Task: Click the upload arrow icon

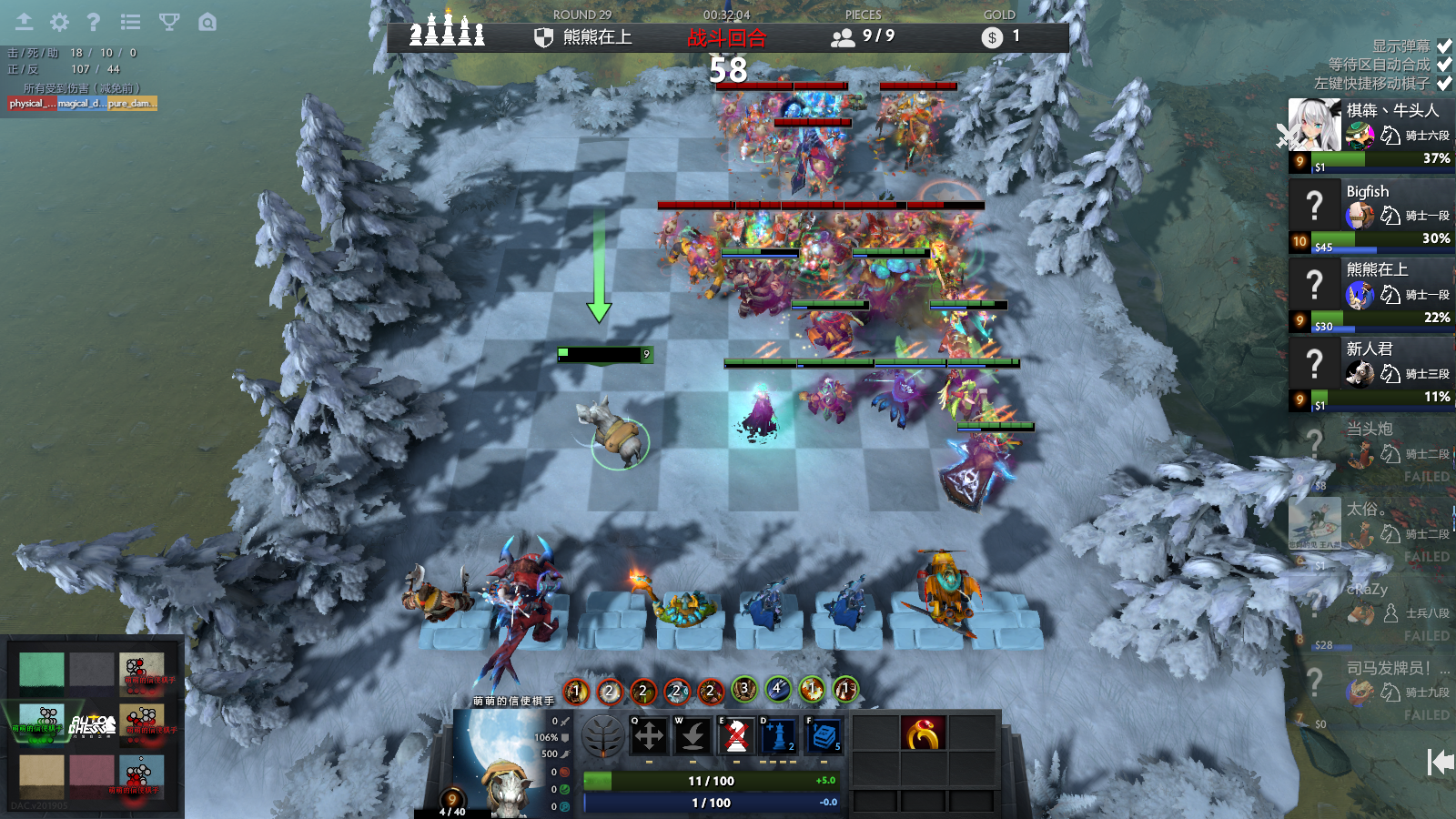Action: tap(24, 22)
